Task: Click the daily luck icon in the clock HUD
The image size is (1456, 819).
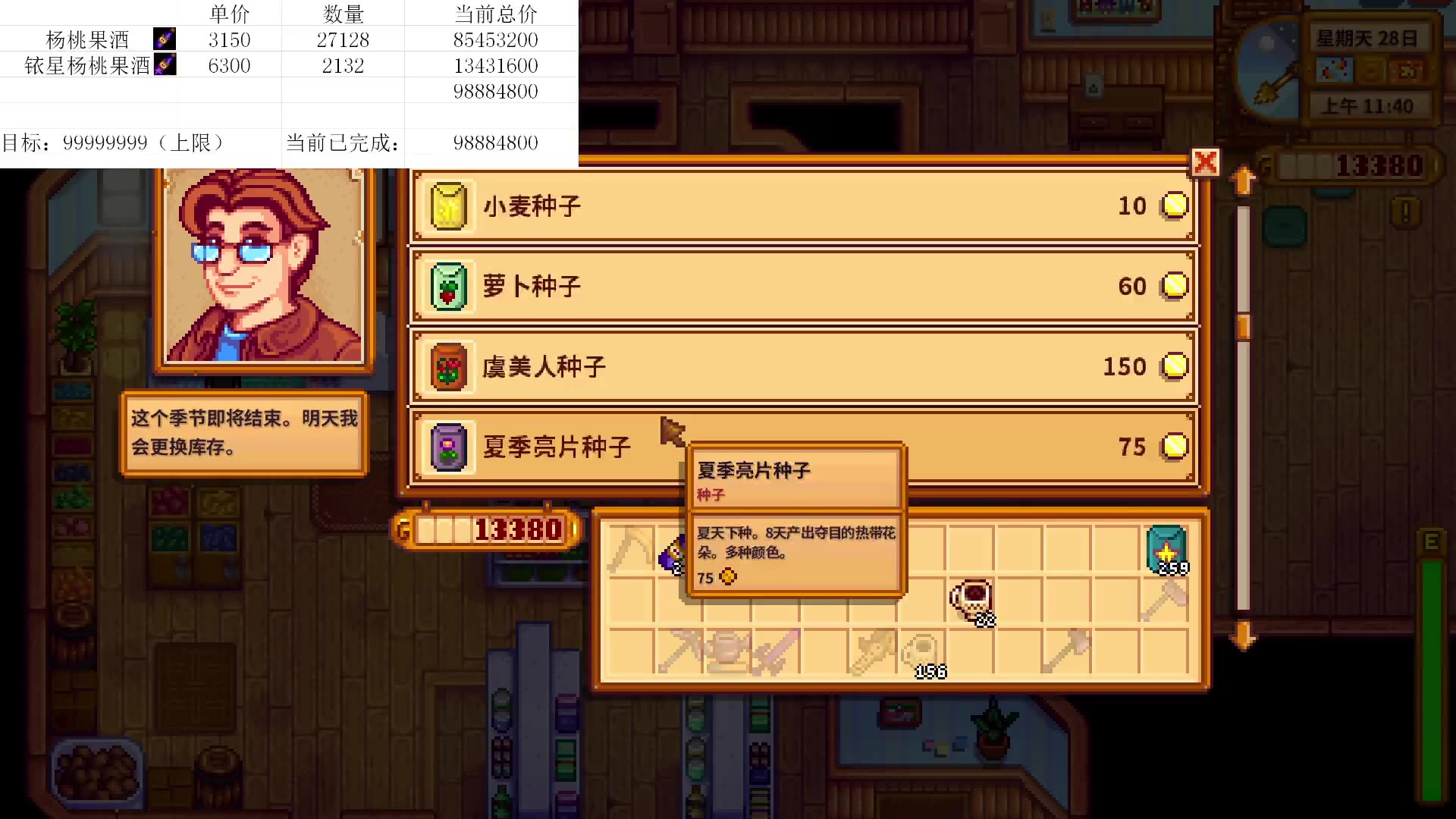Action: (x=1405, y=70)
